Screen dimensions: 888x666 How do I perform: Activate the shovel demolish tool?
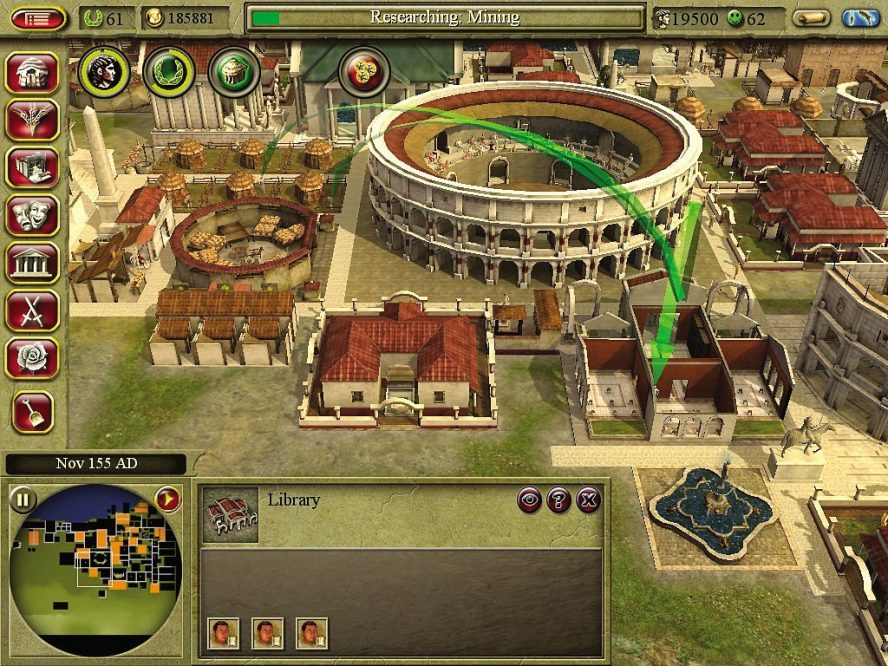[x=32, y=410]
